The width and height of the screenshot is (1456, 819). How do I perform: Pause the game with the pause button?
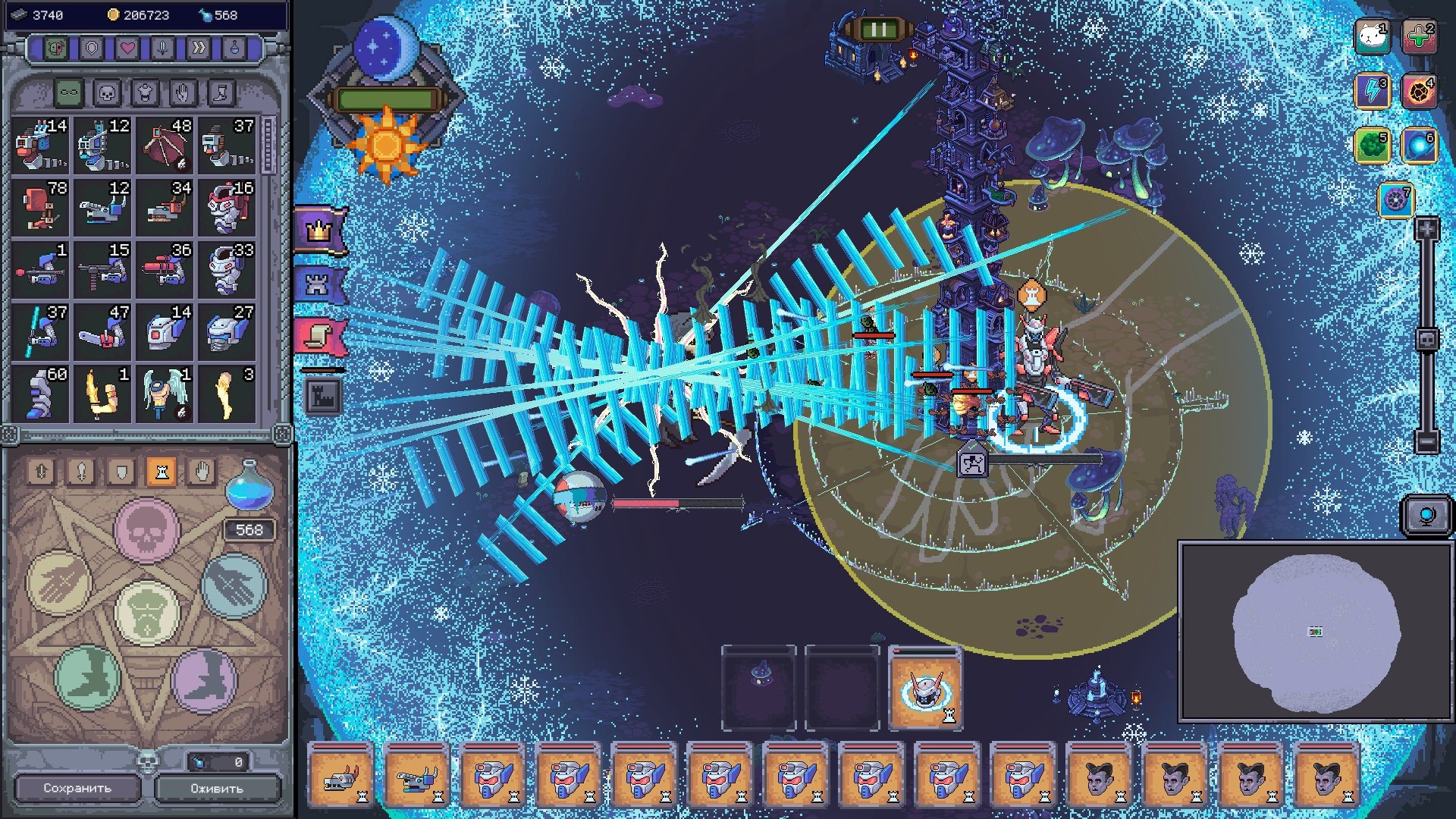click(x=878, y=30)
